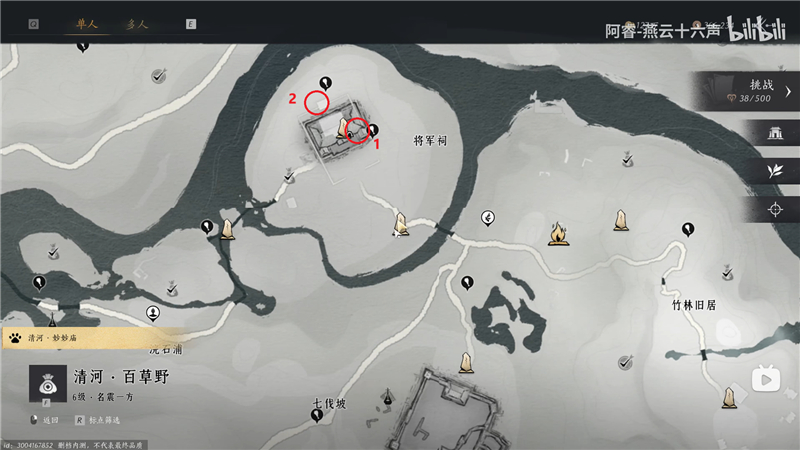Select the 将军祠 location label
Viewport: 800px width, 450px height.
430,141
